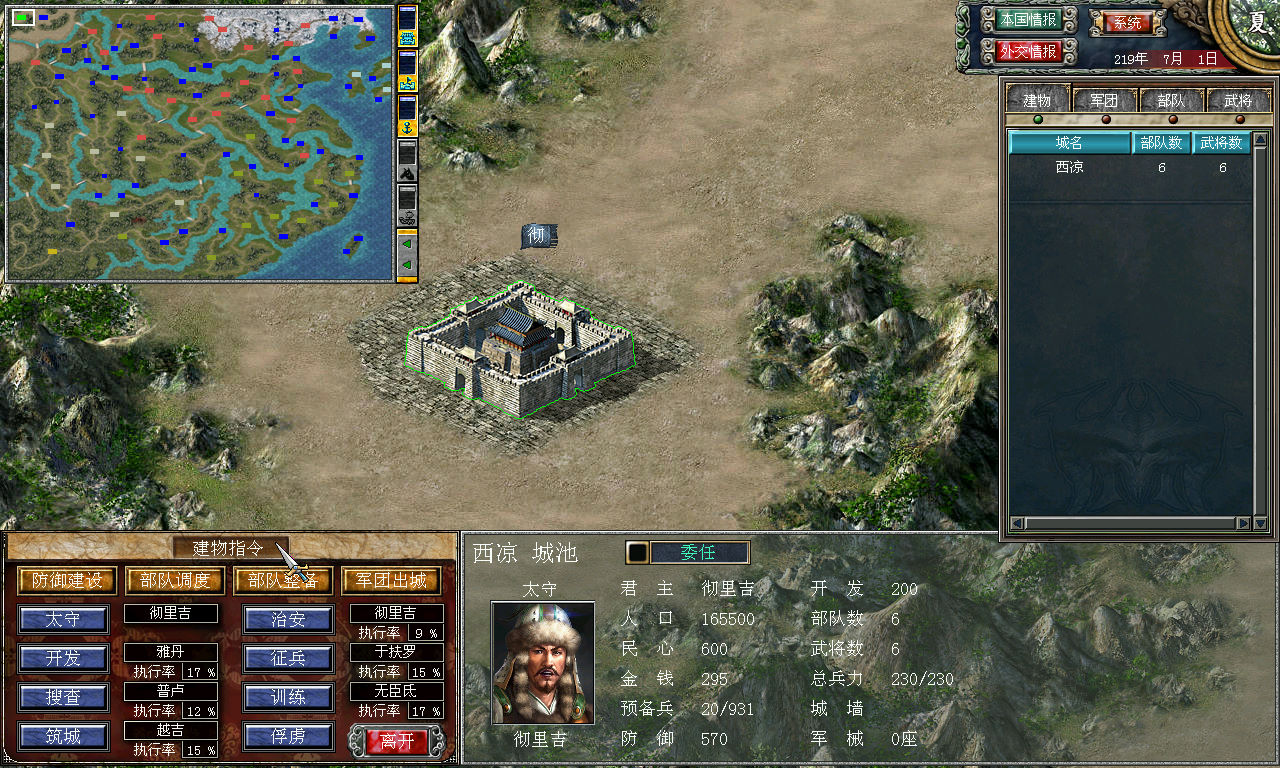Toggle the 委任 delegate option
This screenshot has width=1280, height=768.
tap(698, 553)
